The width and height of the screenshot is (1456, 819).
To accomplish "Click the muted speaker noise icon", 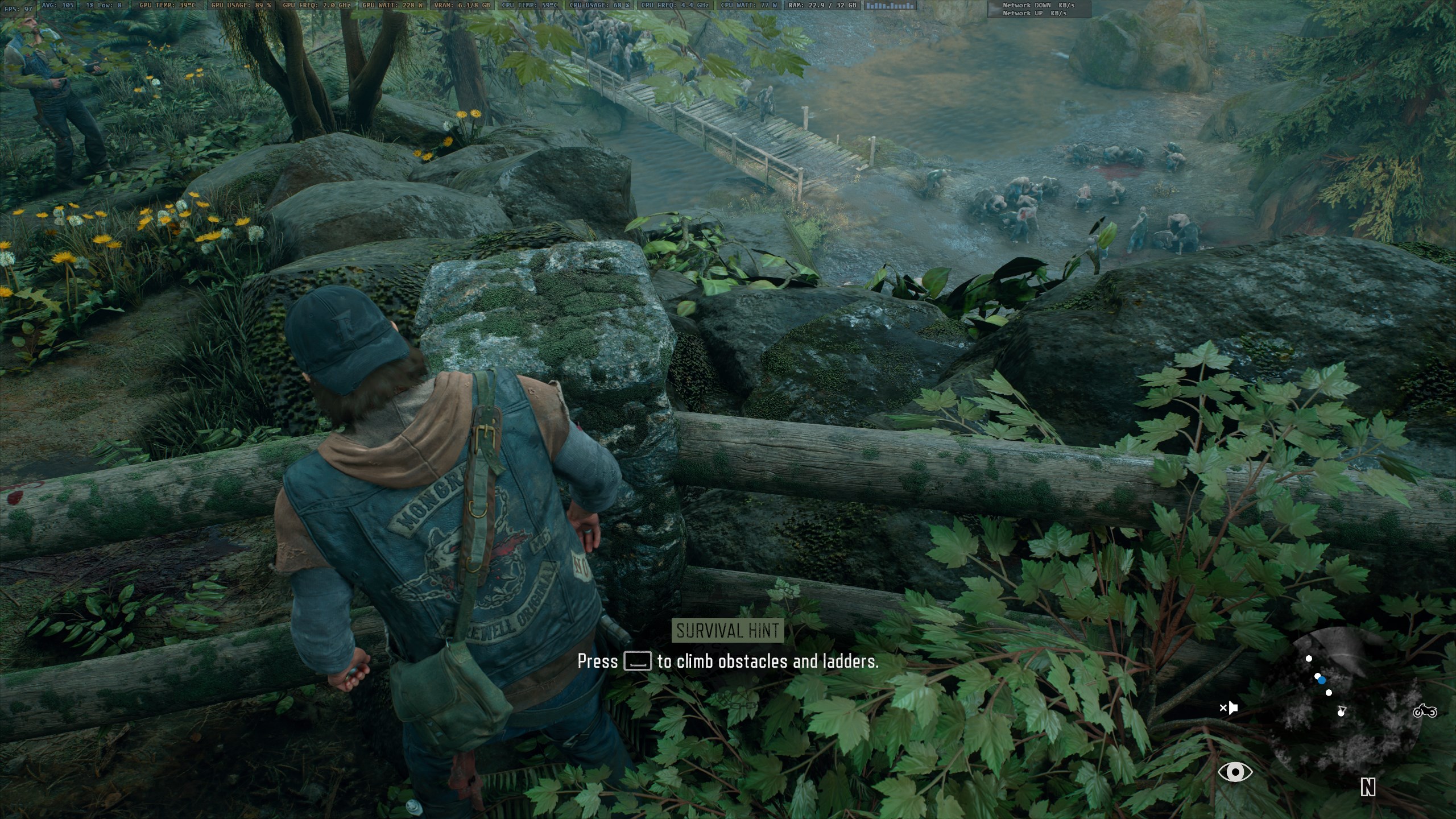I will (x=1228, y=708).
